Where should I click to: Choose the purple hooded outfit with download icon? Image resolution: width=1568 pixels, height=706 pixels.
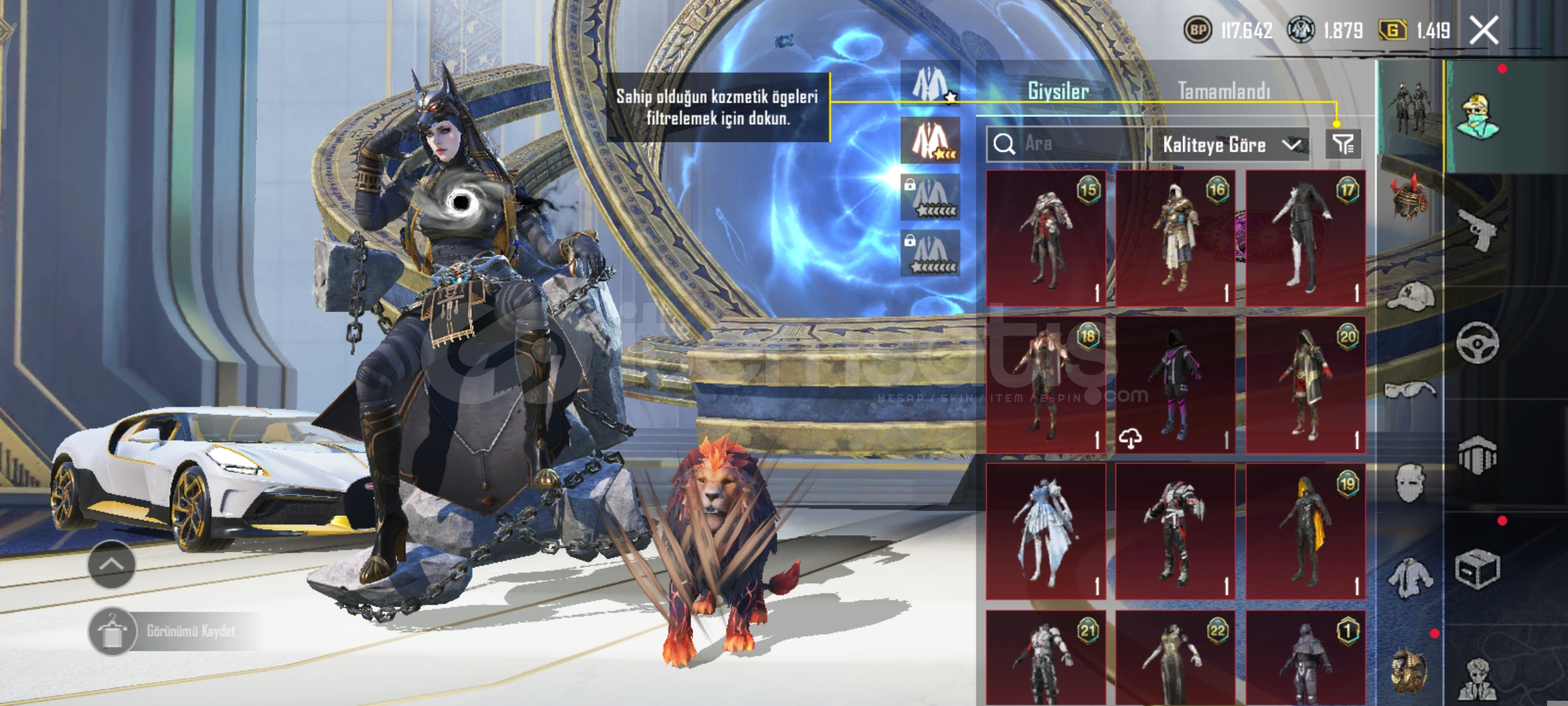click(x=1175, y=386)
